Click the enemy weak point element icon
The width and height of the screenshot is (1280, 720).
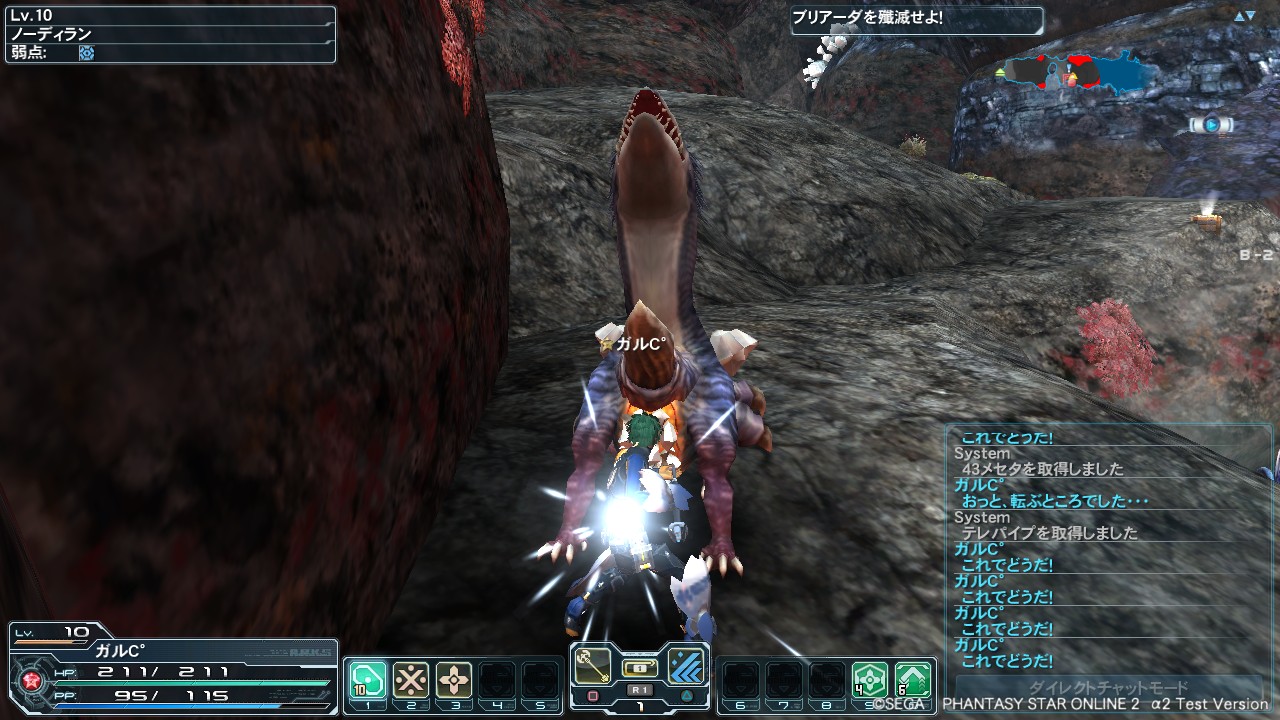87,53
